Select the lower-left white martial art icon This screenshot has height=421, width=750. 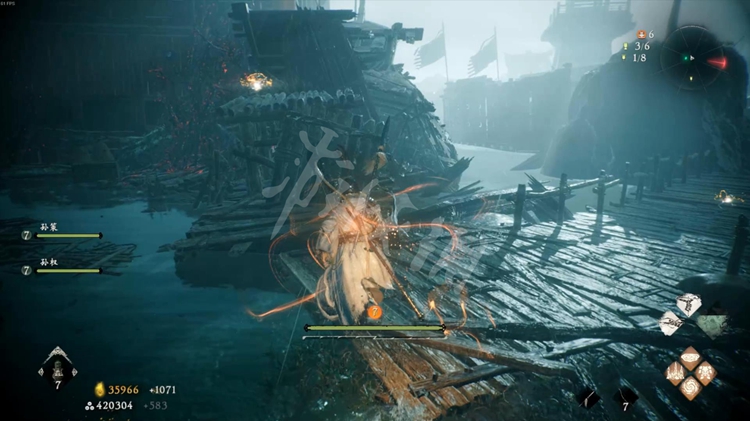coord(671,322)
